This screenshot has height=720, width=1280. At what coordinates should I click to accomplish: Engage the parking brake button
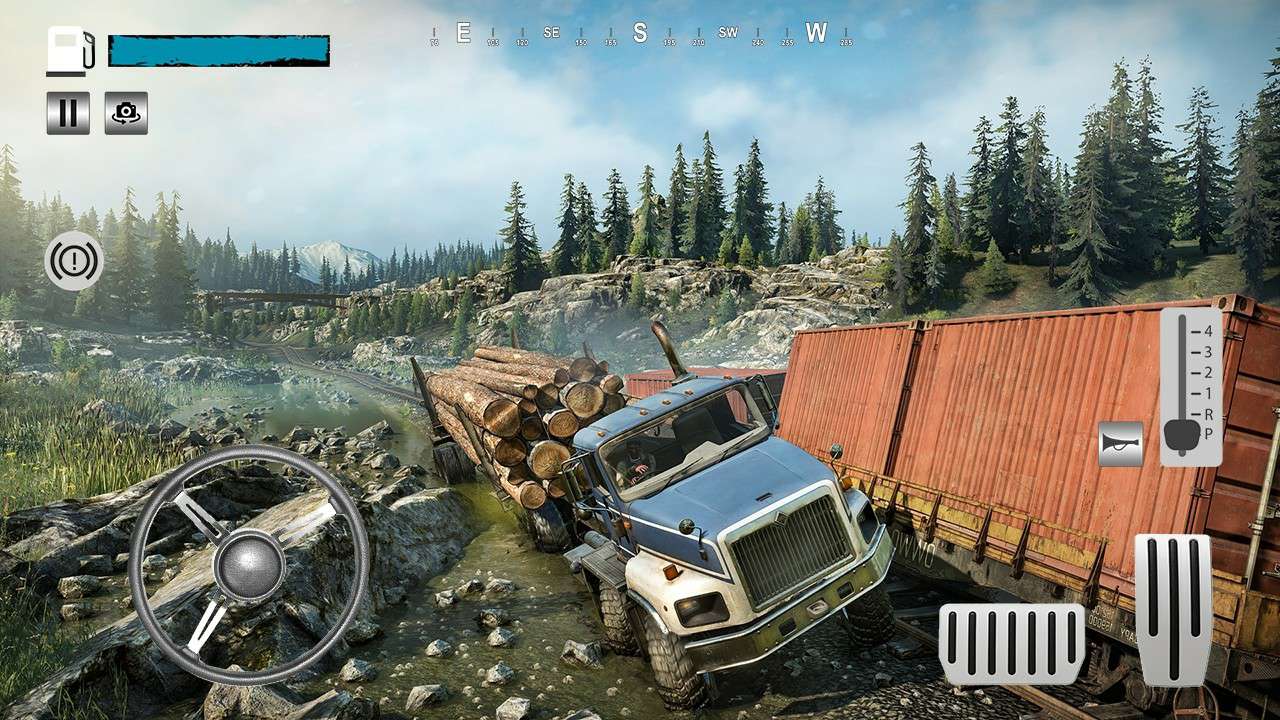(x=74, y=261)
